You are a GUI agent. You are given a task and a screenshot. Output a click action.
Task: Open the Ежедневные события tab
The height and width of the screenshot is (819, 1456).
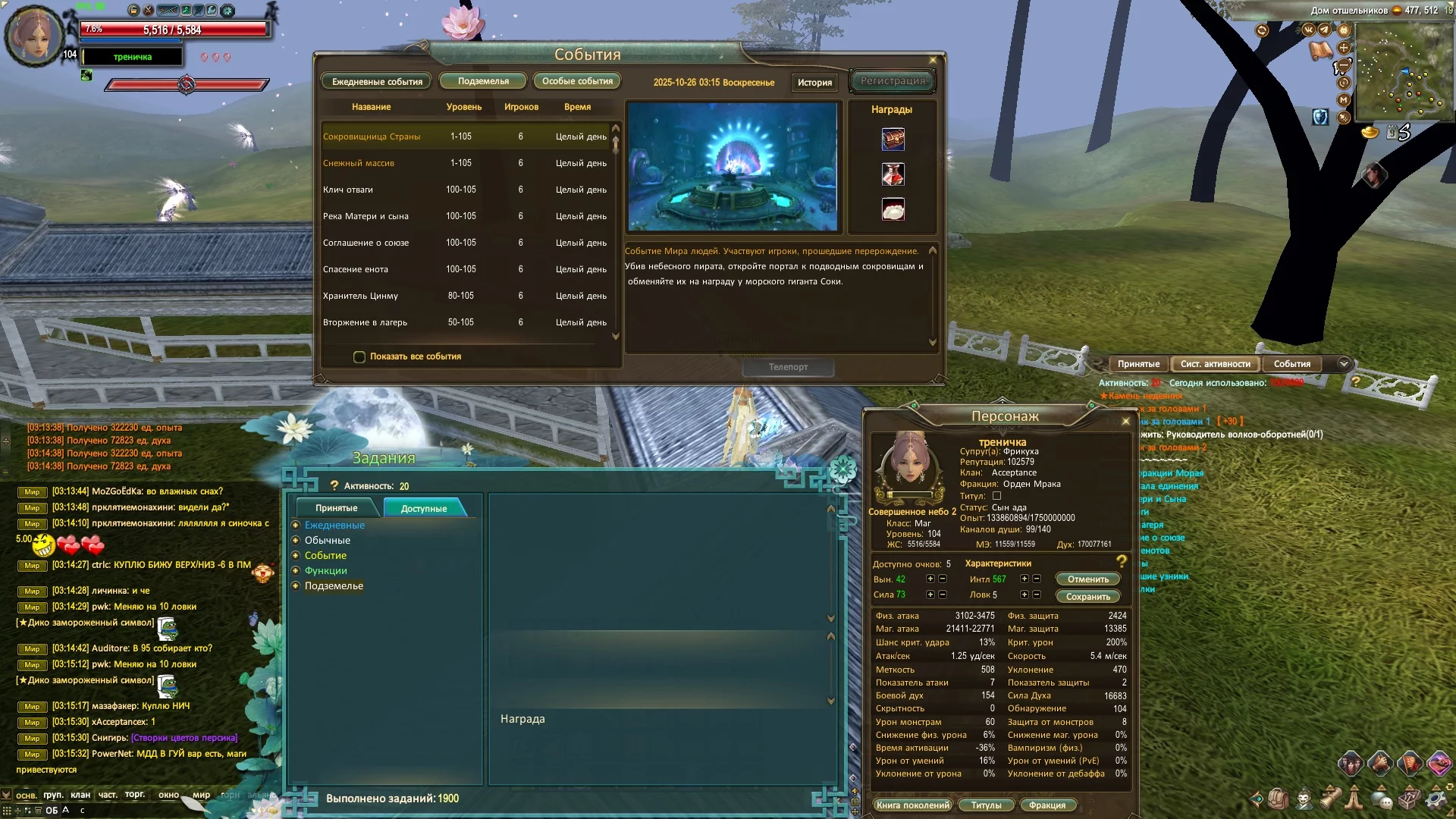[377, 81]
